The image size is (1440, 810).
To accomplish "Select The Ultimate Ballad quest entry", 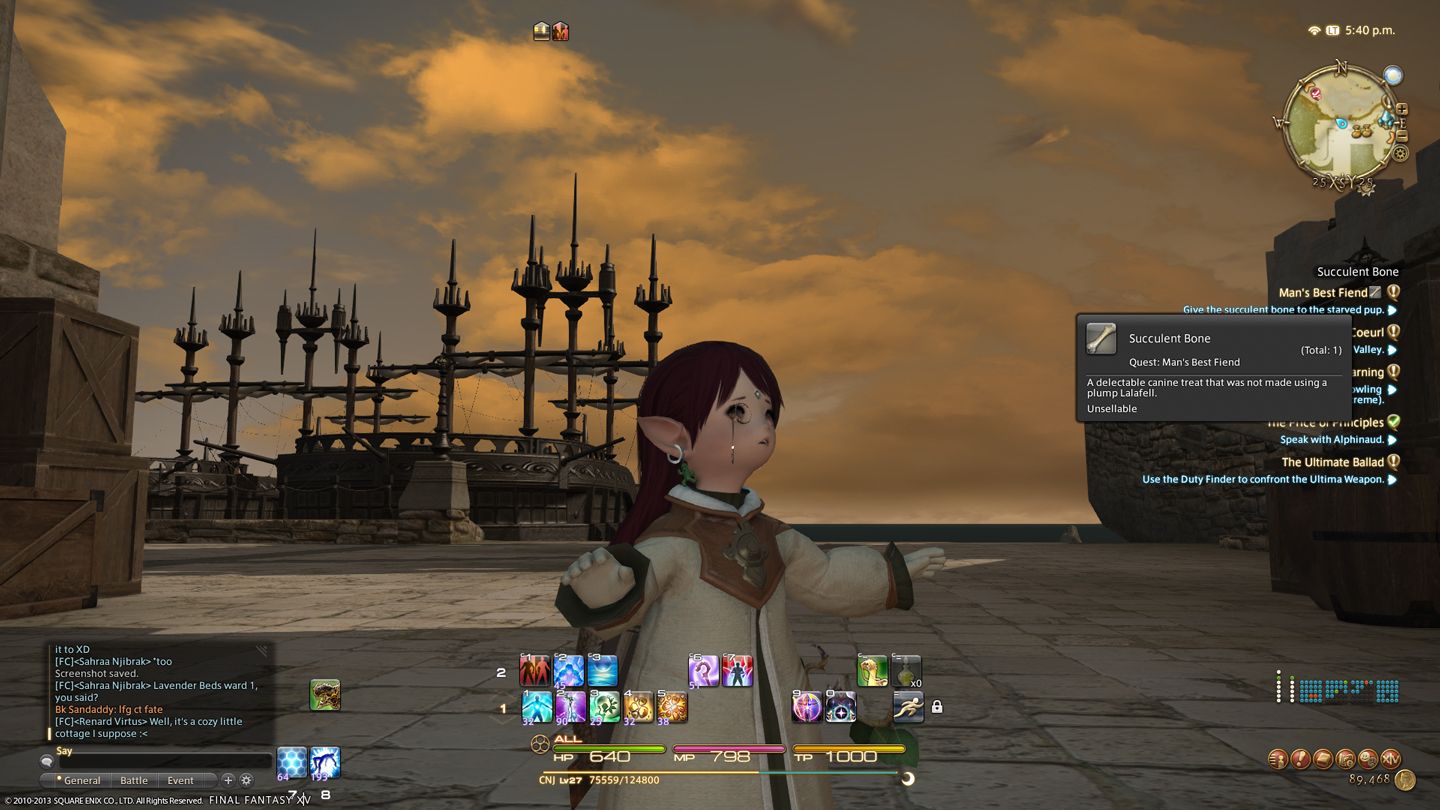I will click(1331, 462).
